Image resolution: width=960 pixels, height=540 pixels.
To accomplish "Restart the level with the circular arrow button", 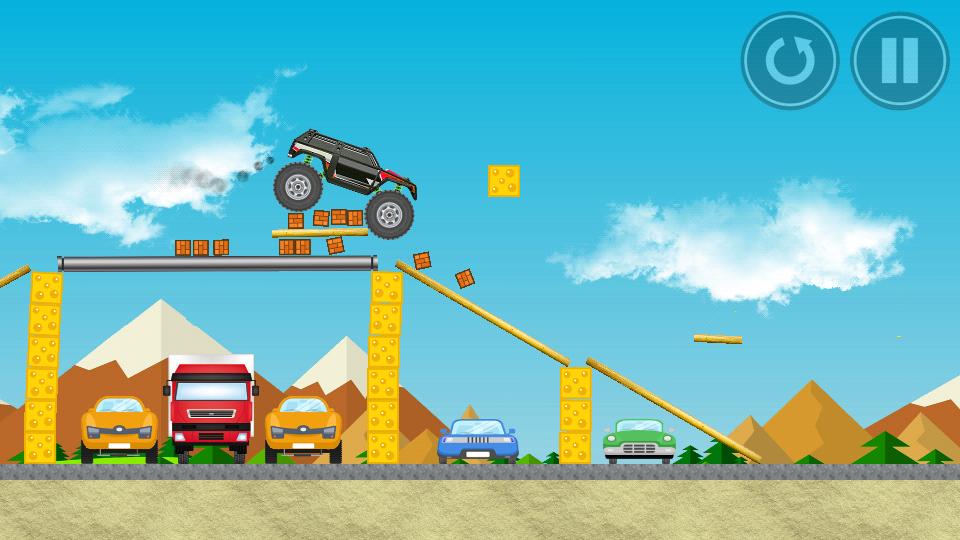I will [790, 61].
